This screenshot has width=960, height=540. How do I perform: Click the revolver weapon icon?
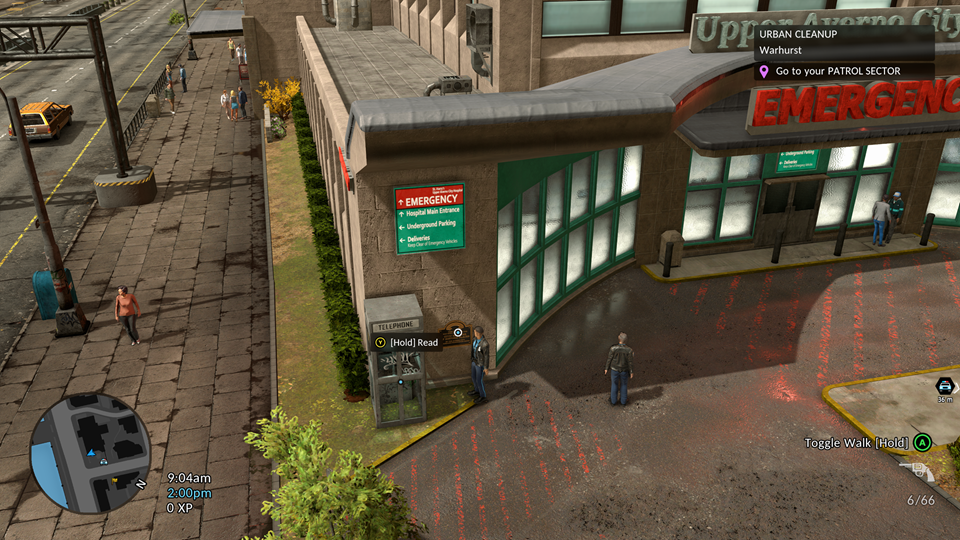coord(917,471)
